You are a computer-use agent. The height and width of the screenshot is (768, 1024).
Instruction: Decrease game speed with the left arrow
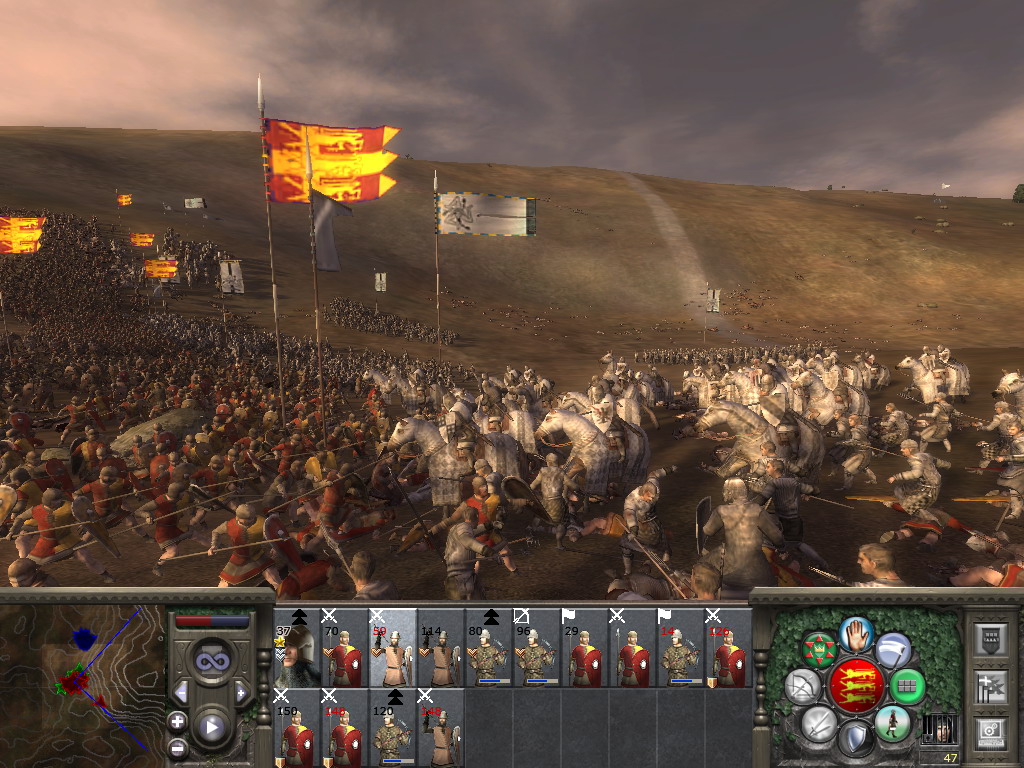click(x=181, y=692)
